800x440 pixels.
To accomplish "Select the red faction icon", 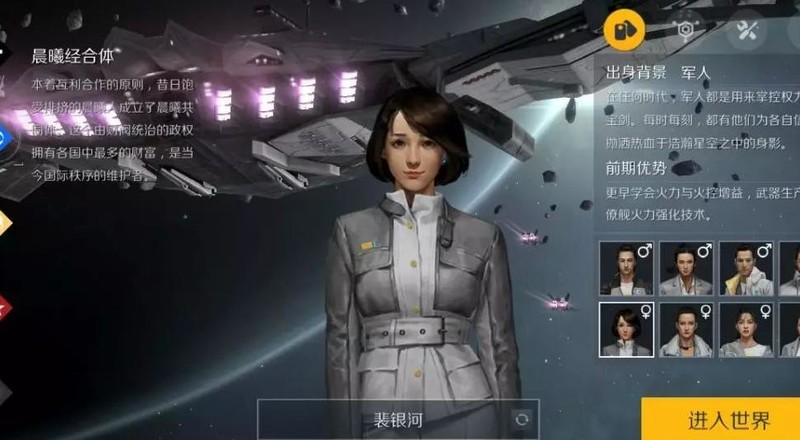I will coord(3,305).
